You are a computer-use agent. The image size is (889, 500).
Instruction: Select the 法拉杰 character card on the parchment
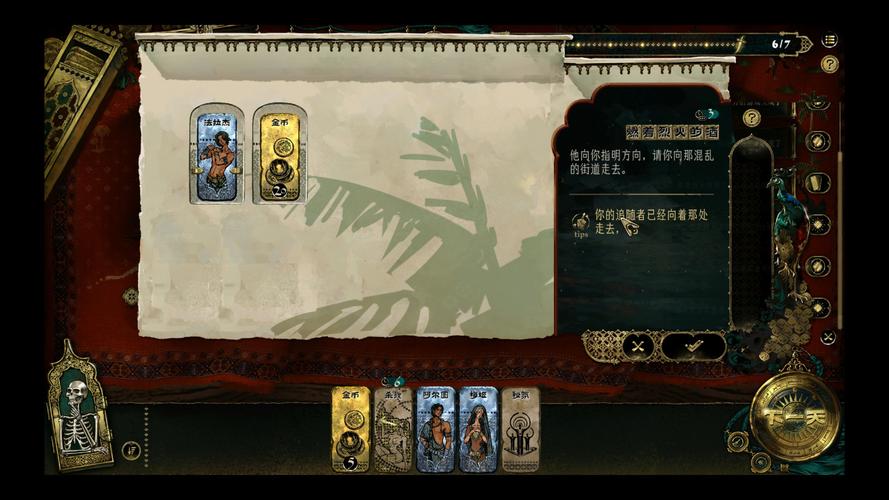click(x=217, y=154)
